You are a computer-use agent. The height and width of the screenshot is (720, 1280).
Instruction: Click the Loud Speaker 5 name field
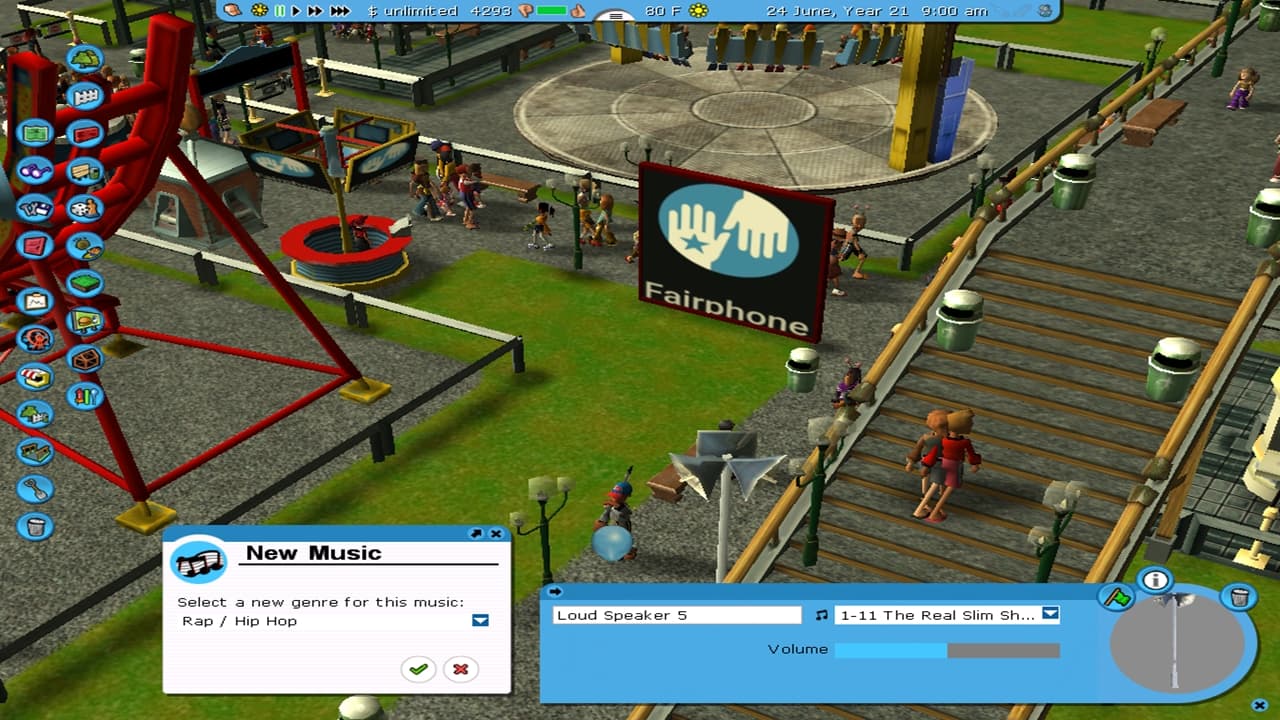coord(677,615)
